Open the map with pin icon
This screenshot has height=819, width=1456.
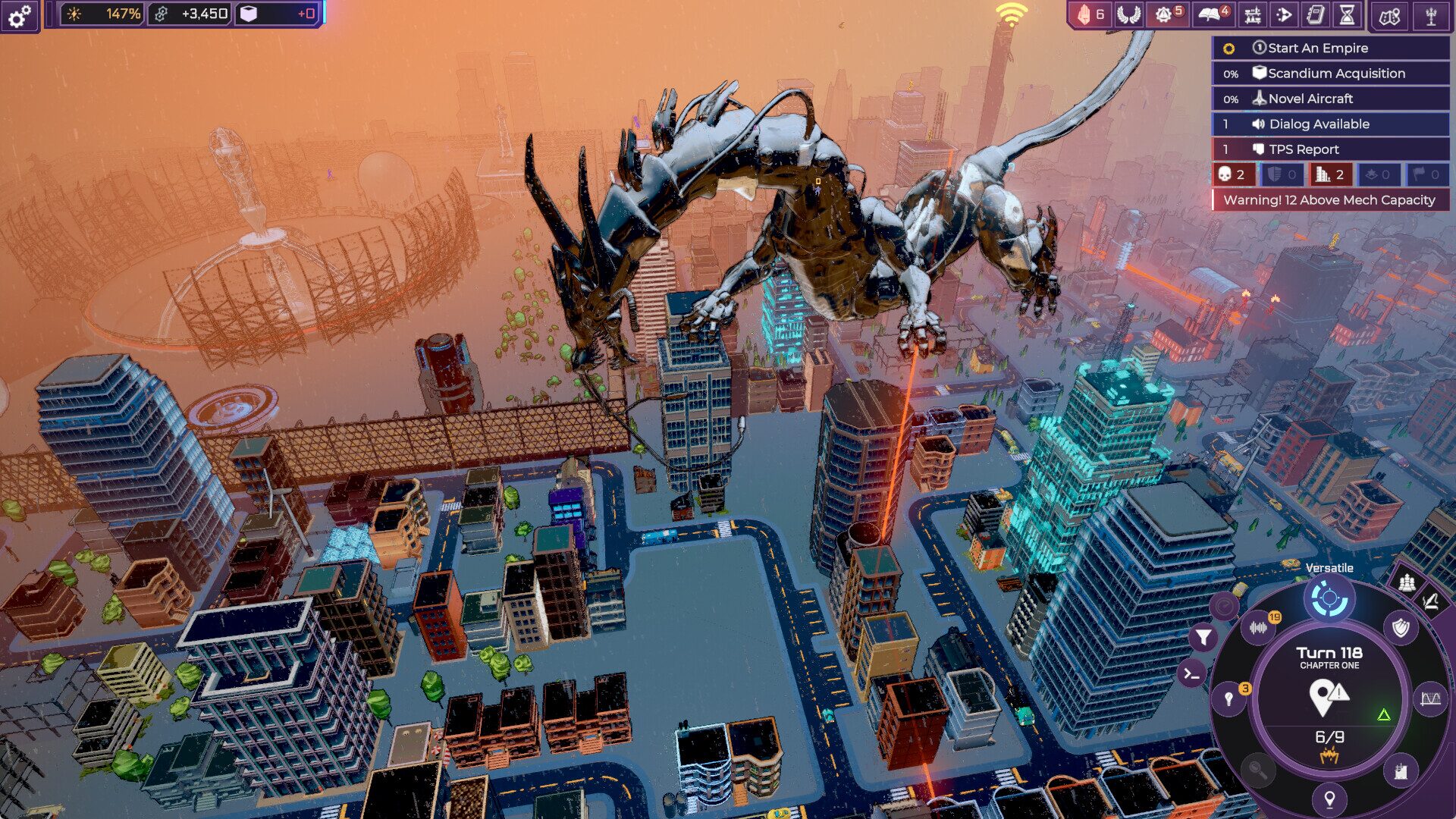click(x=1389, y=16)
